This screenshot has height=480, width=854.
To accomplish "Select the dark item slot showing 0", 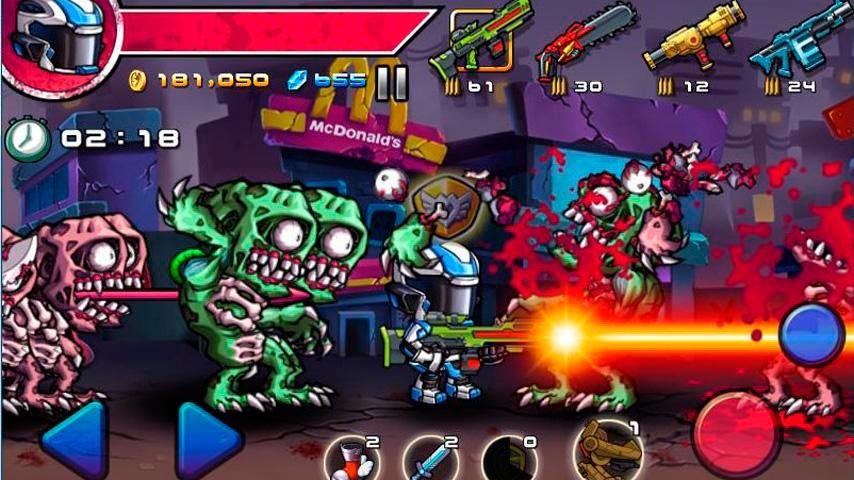I will (510, 461).
